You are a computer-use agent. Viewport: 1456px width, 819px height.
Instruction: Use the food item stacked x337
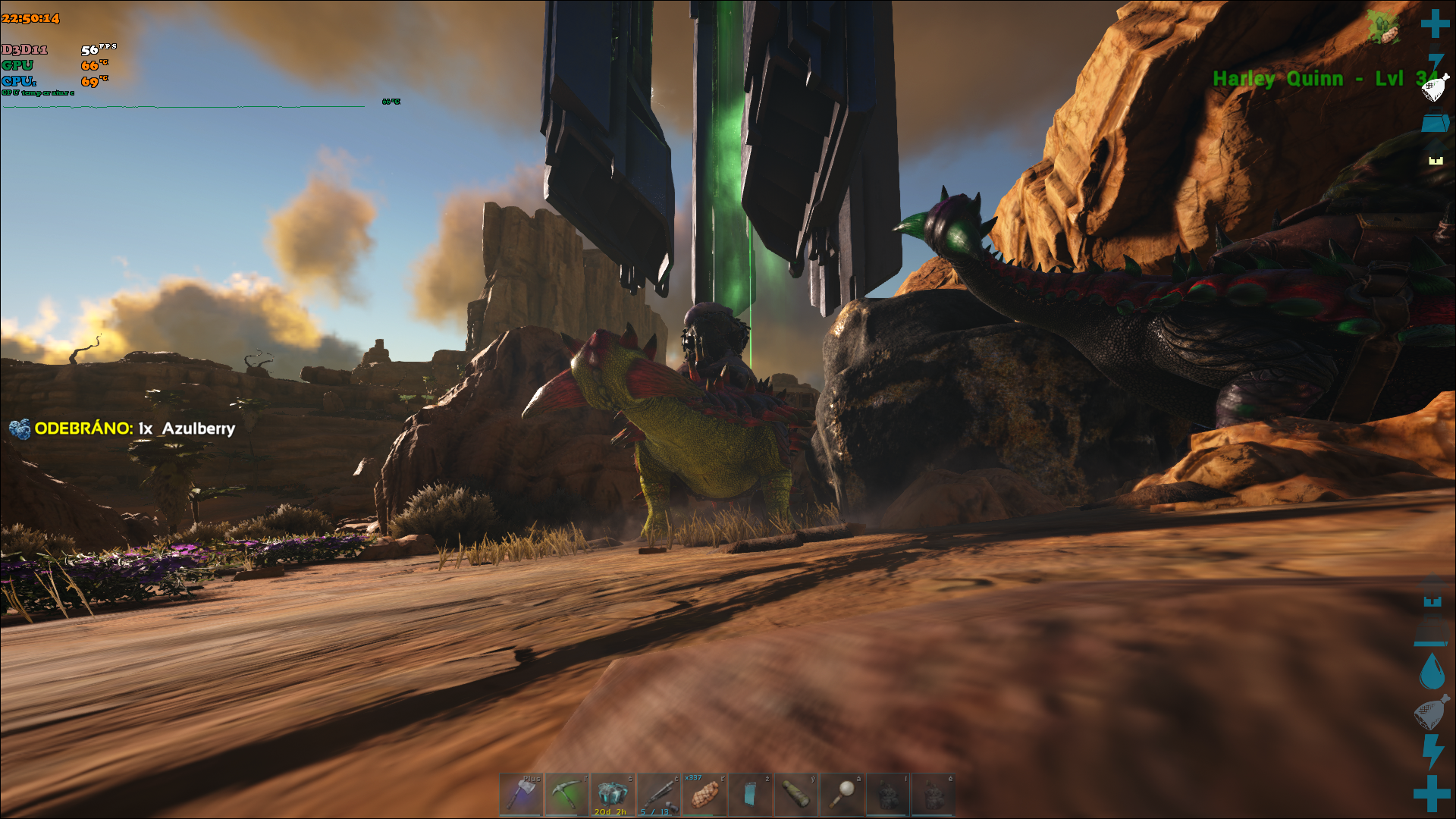point(704,794)
